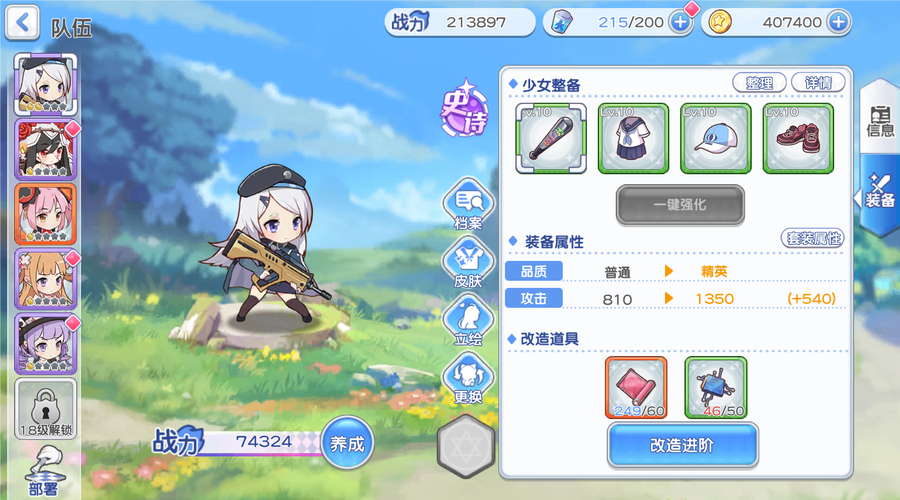Add gold coins with the plus button

[837, 22]
